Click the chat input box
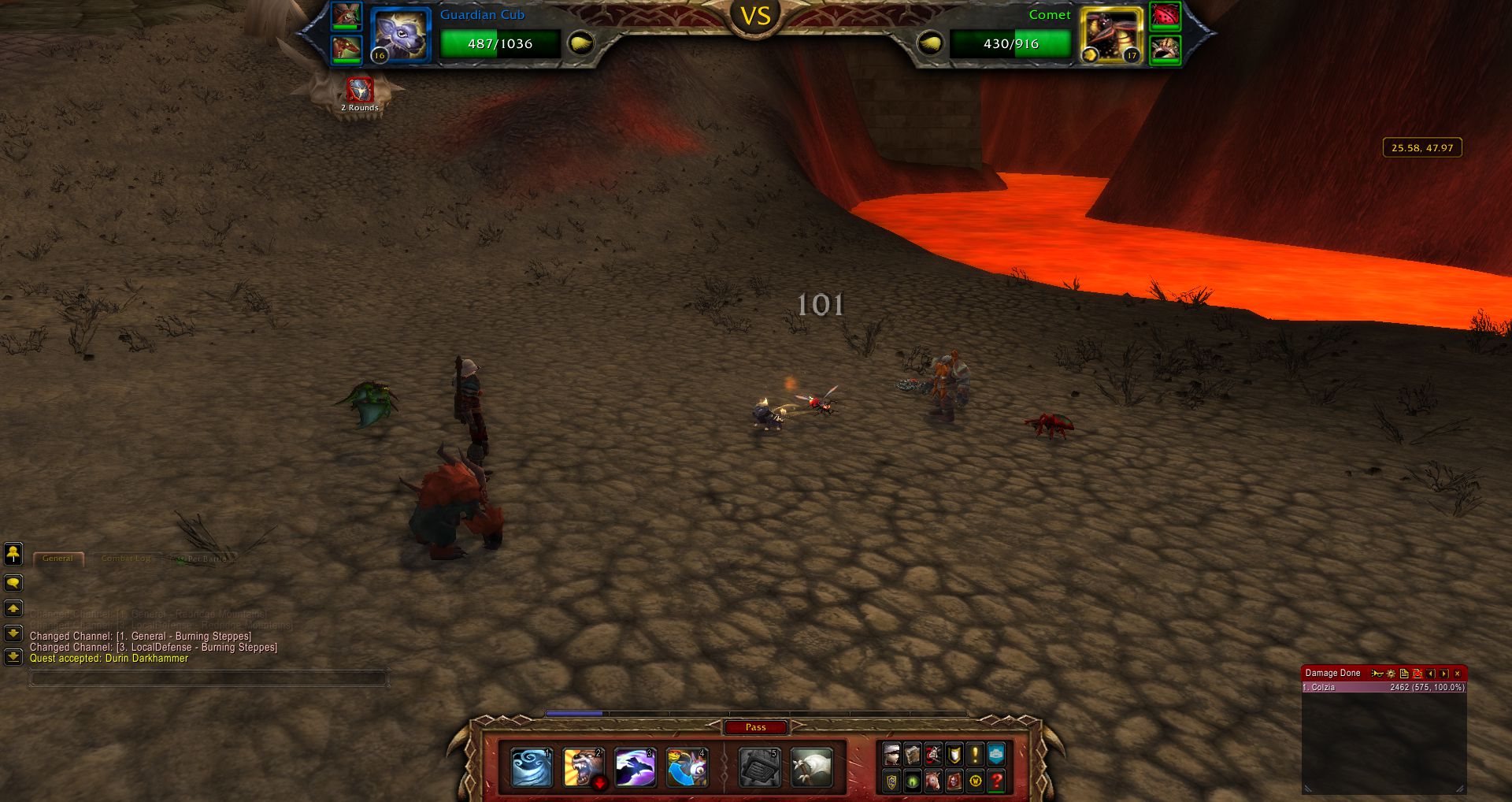 tap(208, 678)
